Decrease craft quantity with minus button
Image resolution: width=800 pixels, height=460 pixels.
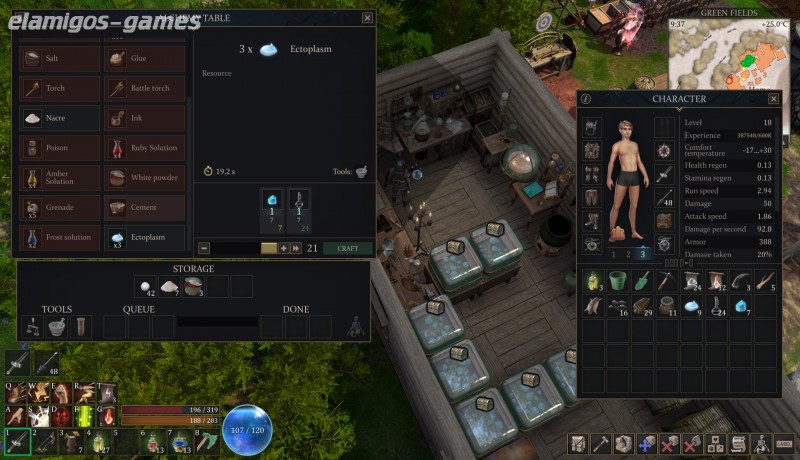coord(204,248)
